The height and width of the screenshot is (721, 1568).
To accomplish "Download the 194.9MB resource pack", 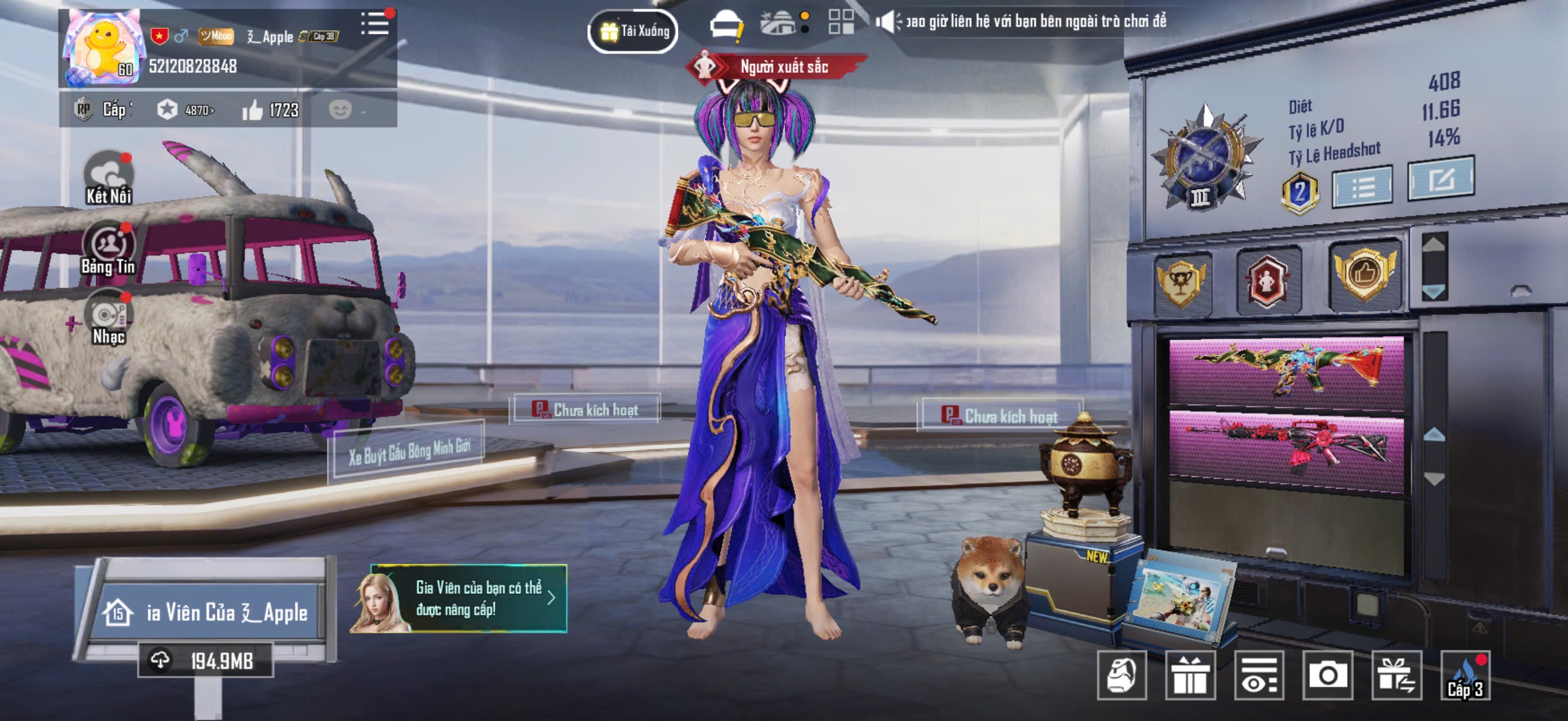I will pos(206,661).
